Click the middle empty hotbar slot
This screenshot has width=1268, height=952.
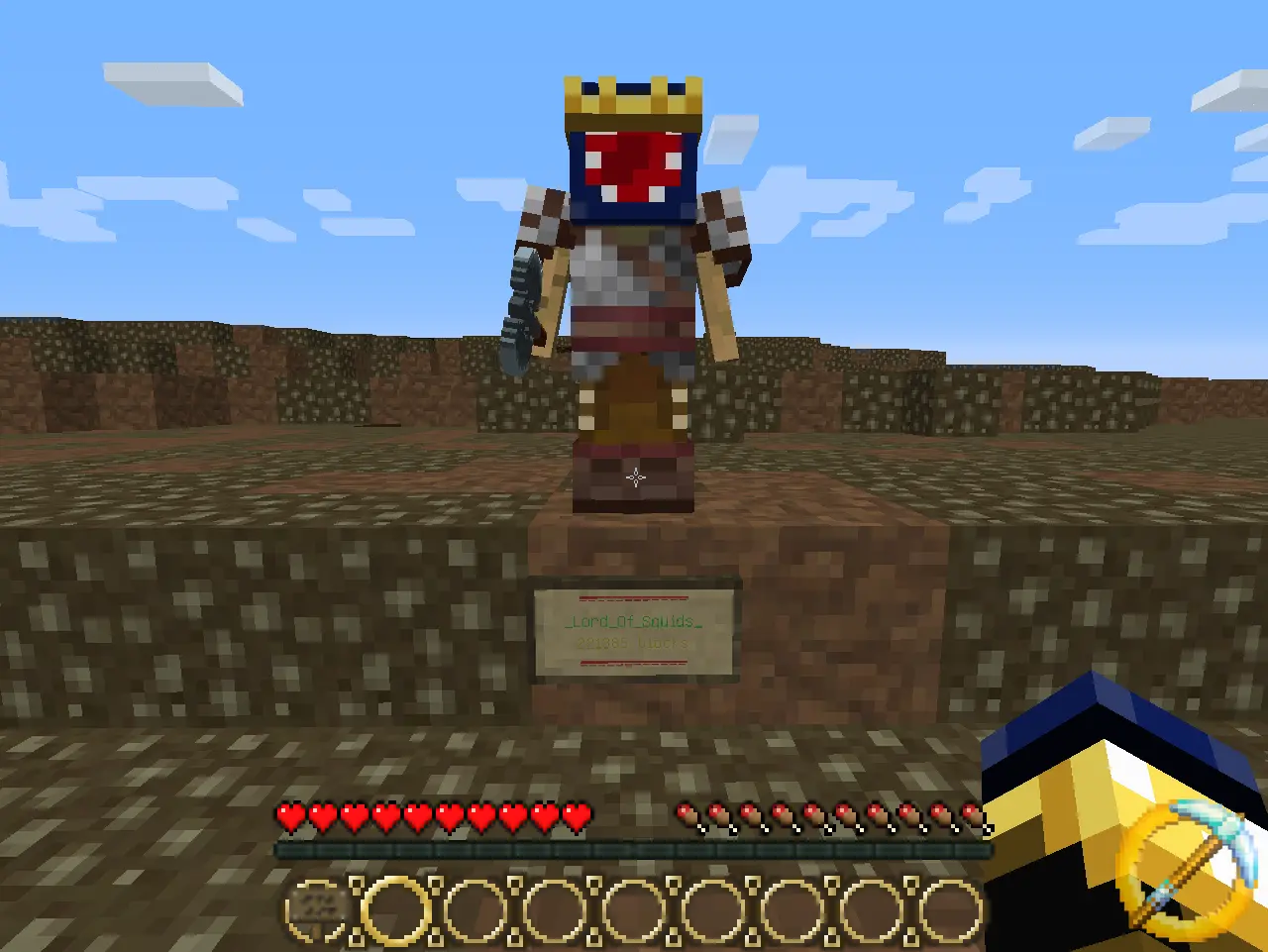click(634, 908)
